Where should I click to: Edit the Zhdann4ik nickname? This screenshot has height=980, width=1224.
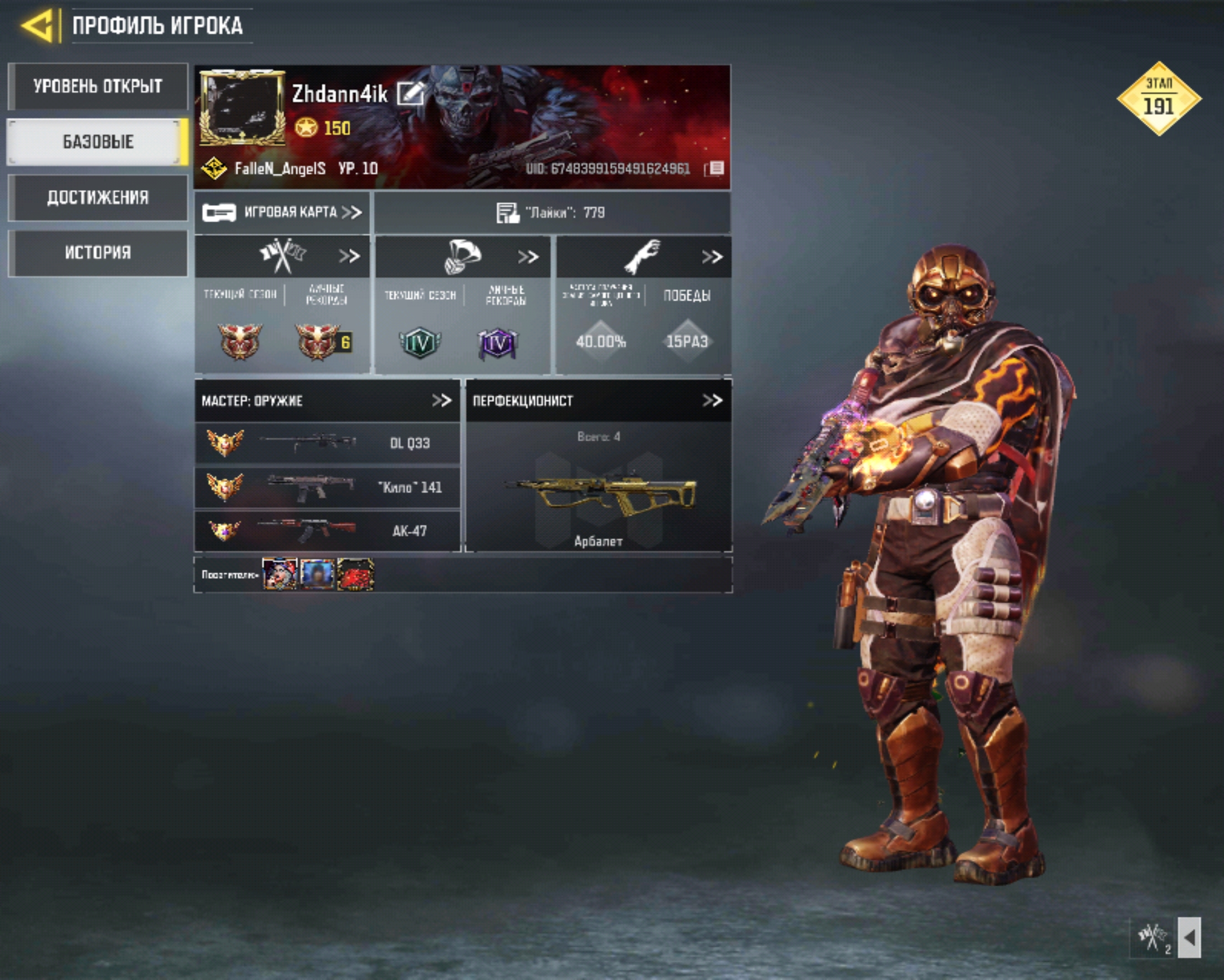[410, 93]
